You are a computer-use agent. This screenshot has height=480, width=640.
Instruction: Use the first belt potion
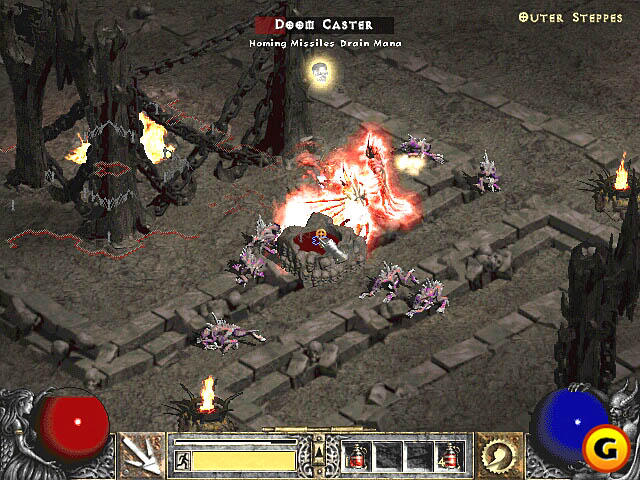tap(357, 457)
